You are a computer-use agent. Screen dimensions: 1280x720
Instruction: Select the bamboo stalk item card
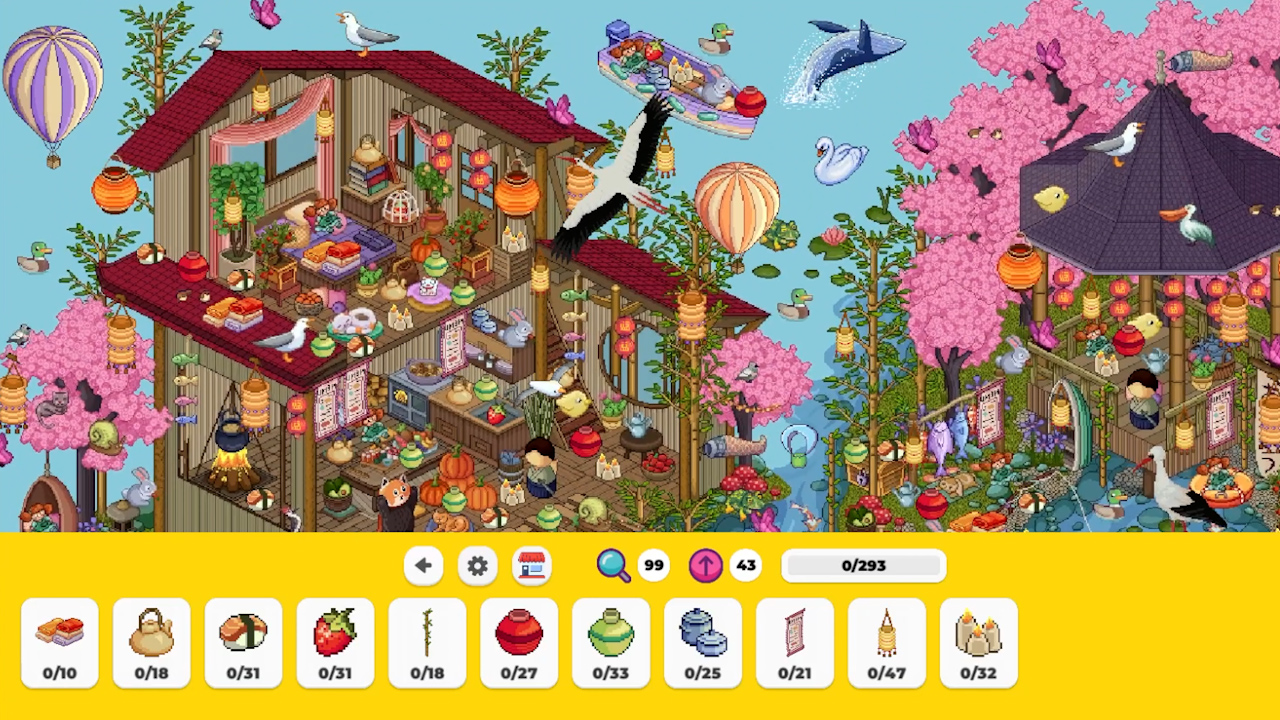click(x=427, y=640)
